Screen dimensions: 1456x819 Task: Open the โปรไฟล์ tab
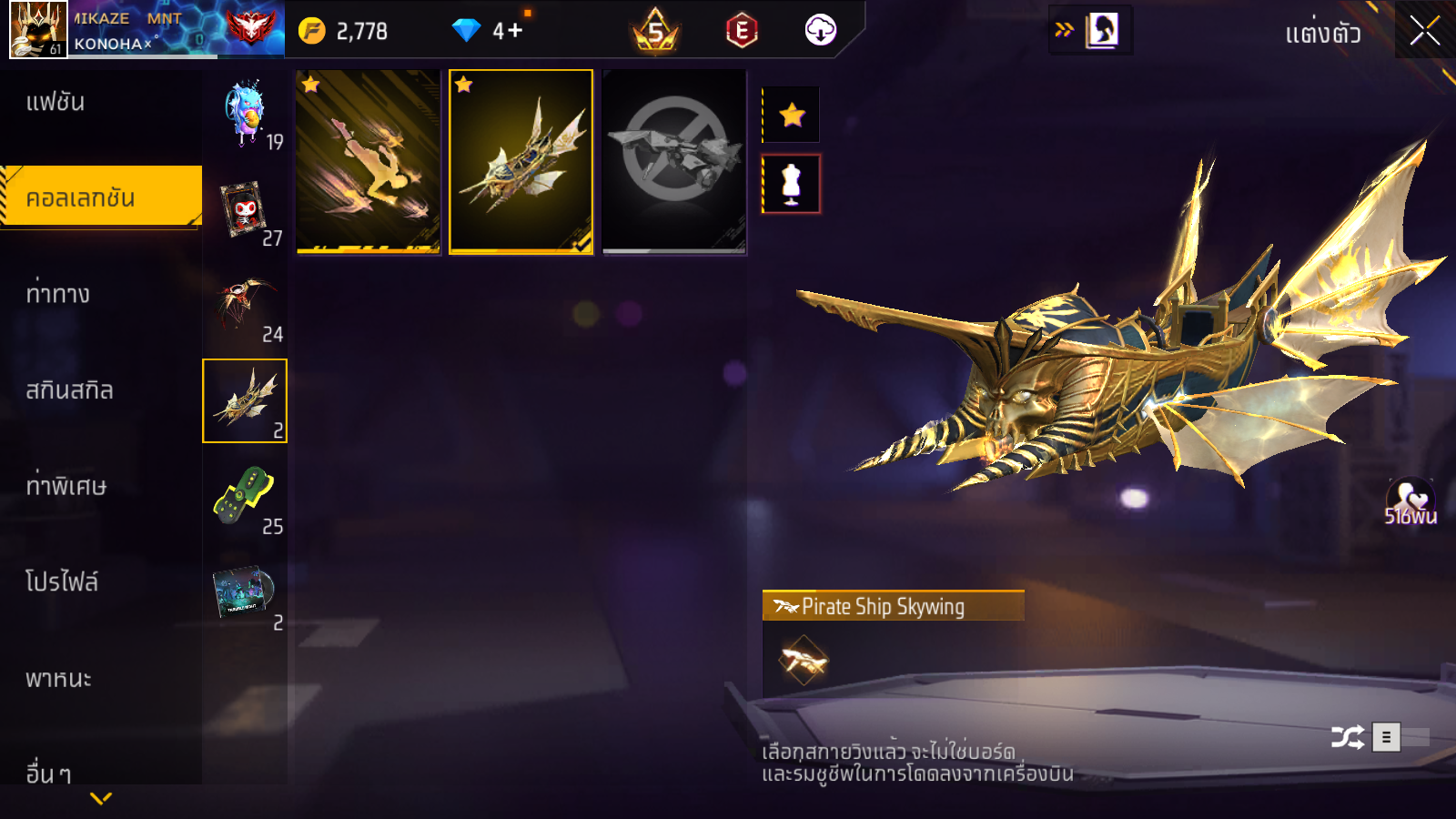click(62, 581)
